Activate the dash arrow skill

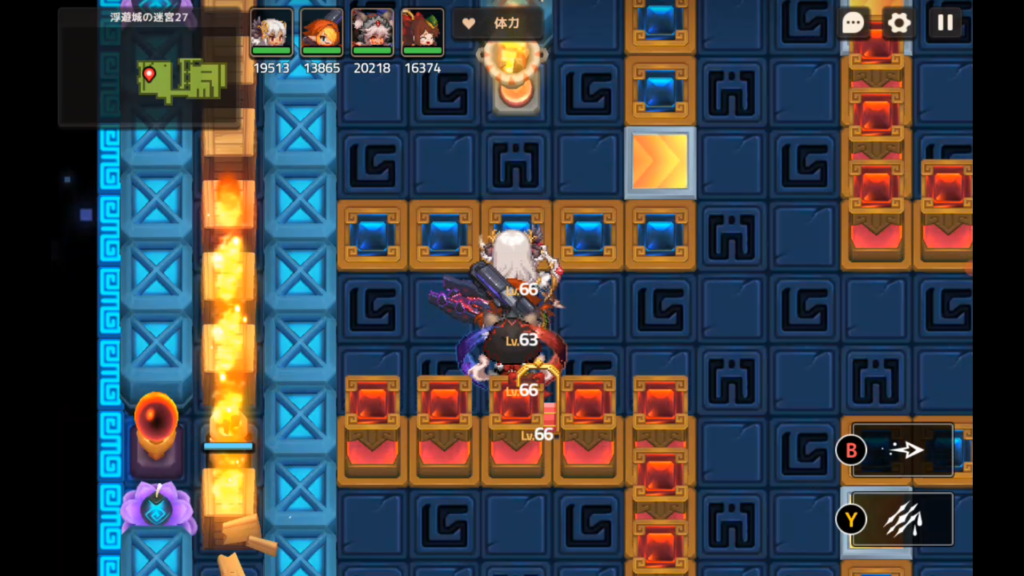(x=902, y=450)
